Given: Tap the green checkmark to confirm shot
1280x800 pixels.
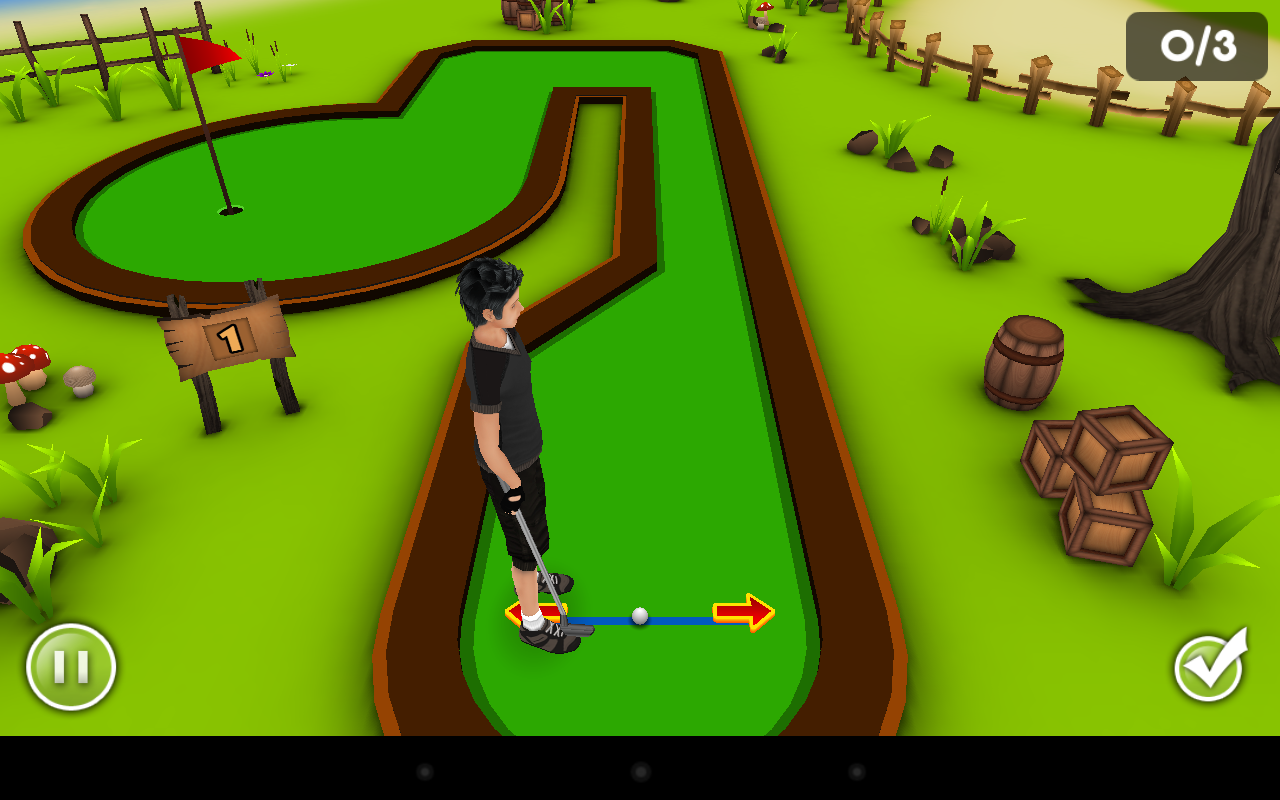Looking at the screenshot, I should (x=1209, y=666).
